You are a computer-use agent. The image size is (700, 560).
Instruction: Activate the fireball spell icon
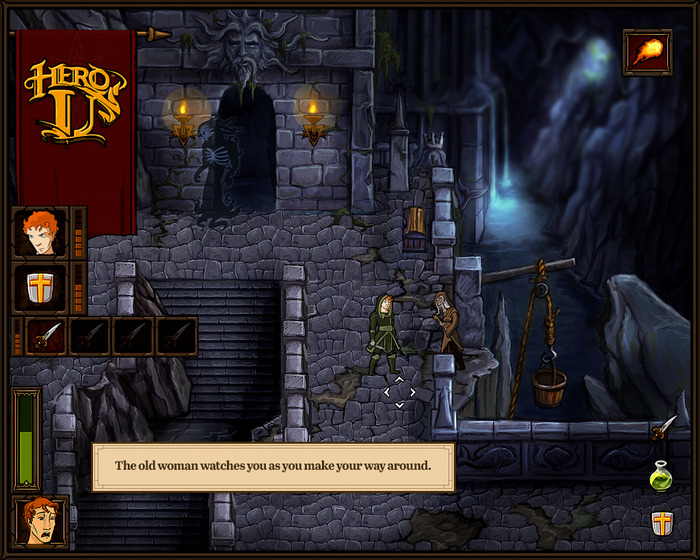pyautogui.click(x=647, y=51)
